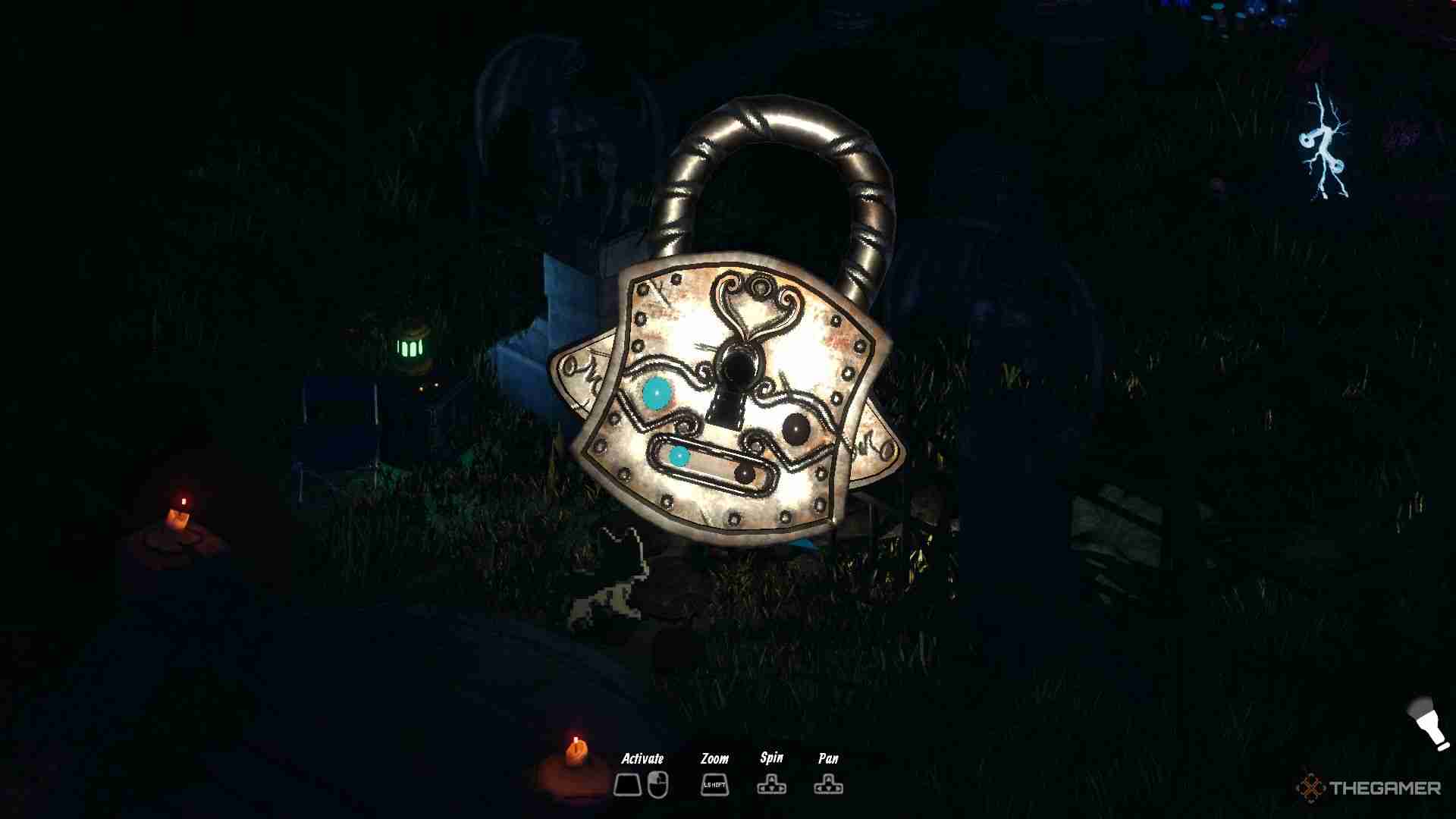Viewport: 1456px width, 819px height.
Task: Select the small turquoise bead in the slot
Action: click(x=679, y=457)
